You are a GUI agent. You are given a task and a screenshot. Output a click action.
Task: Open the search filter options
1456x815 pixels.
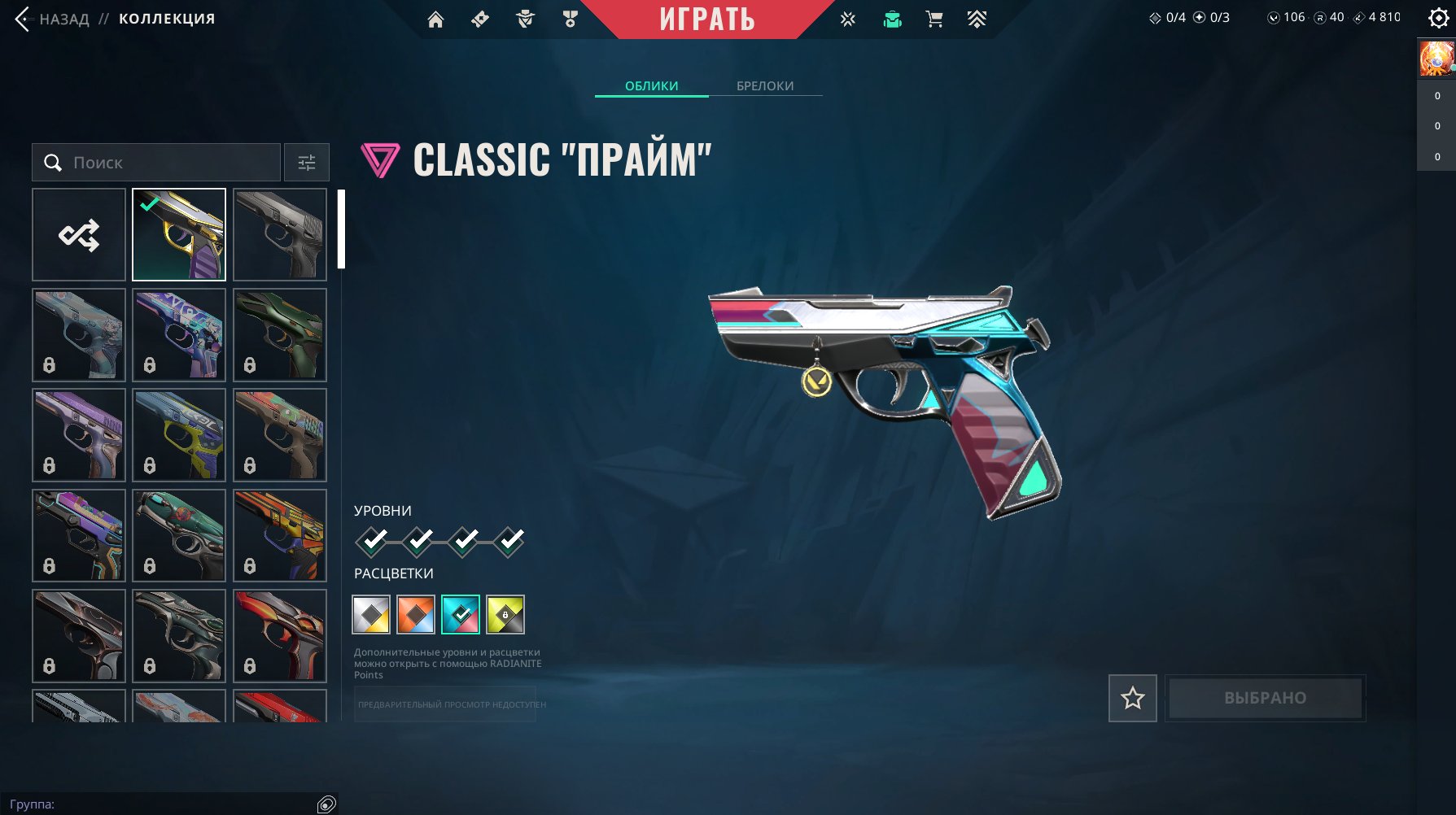point(306,163)
